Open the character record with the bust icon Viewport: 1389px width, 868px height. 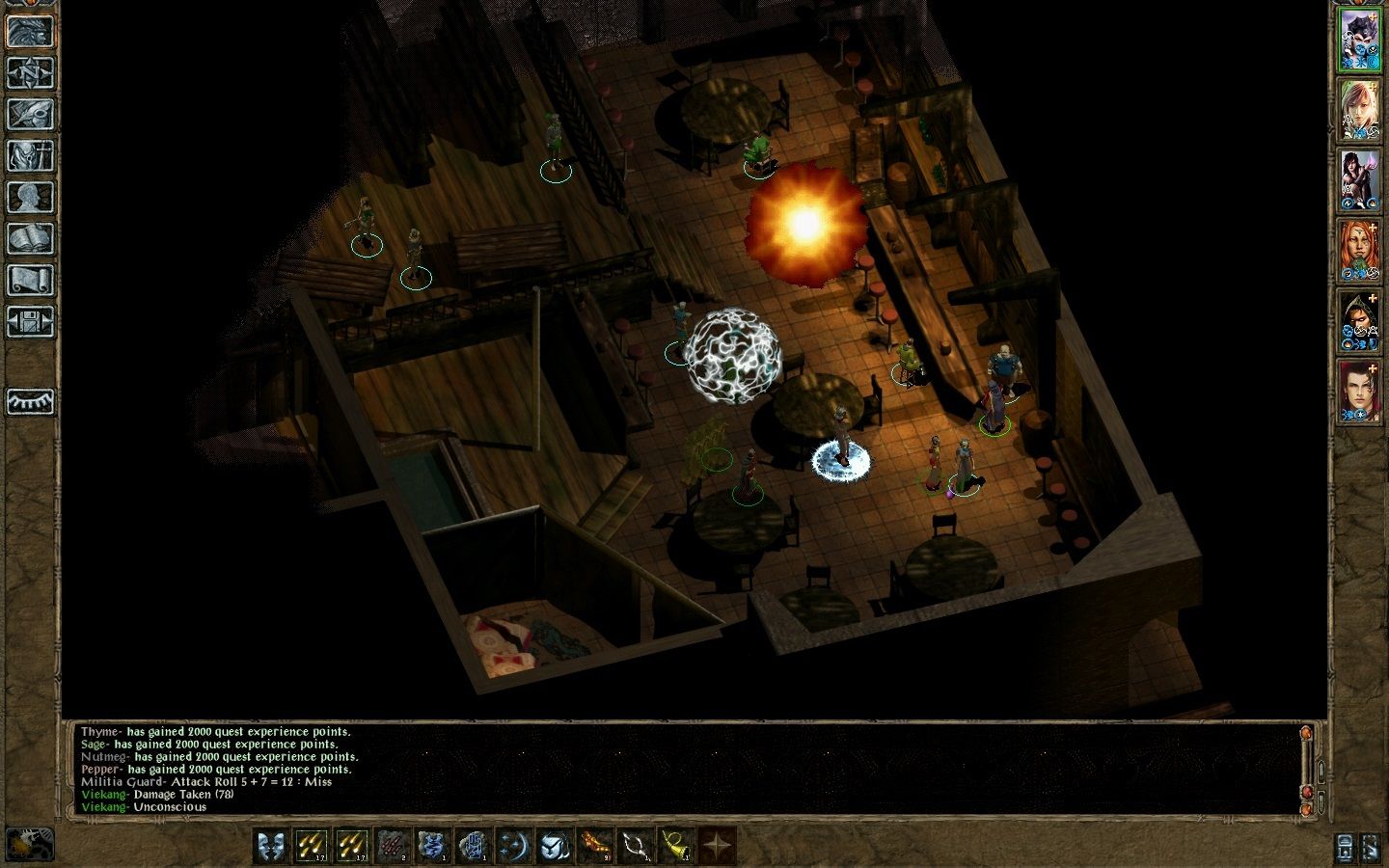pyautogui.click(x=30, y=197)
